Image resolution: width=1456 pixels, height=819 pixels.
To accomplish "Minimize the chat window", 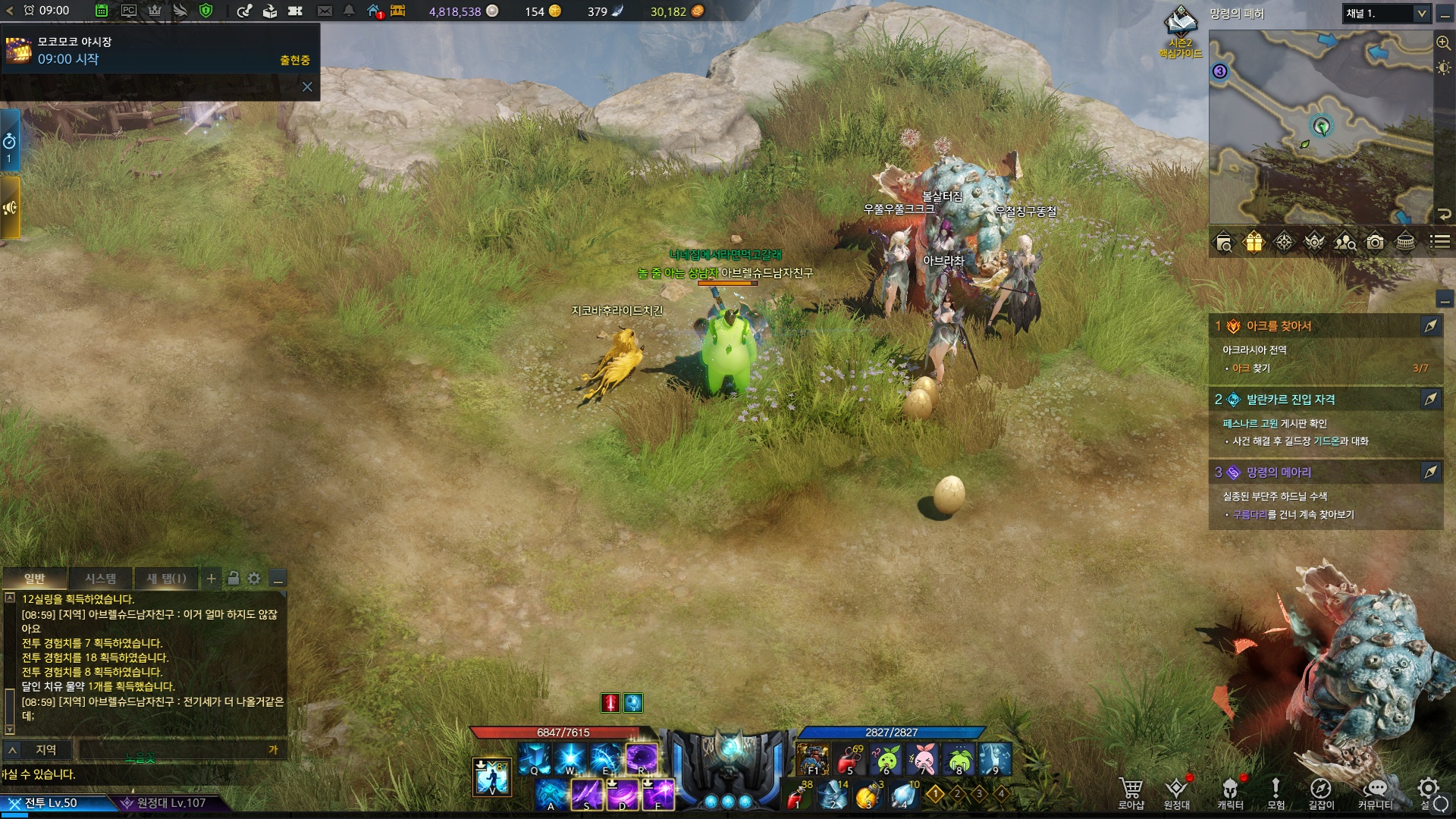I will click(x=278, y=579).
